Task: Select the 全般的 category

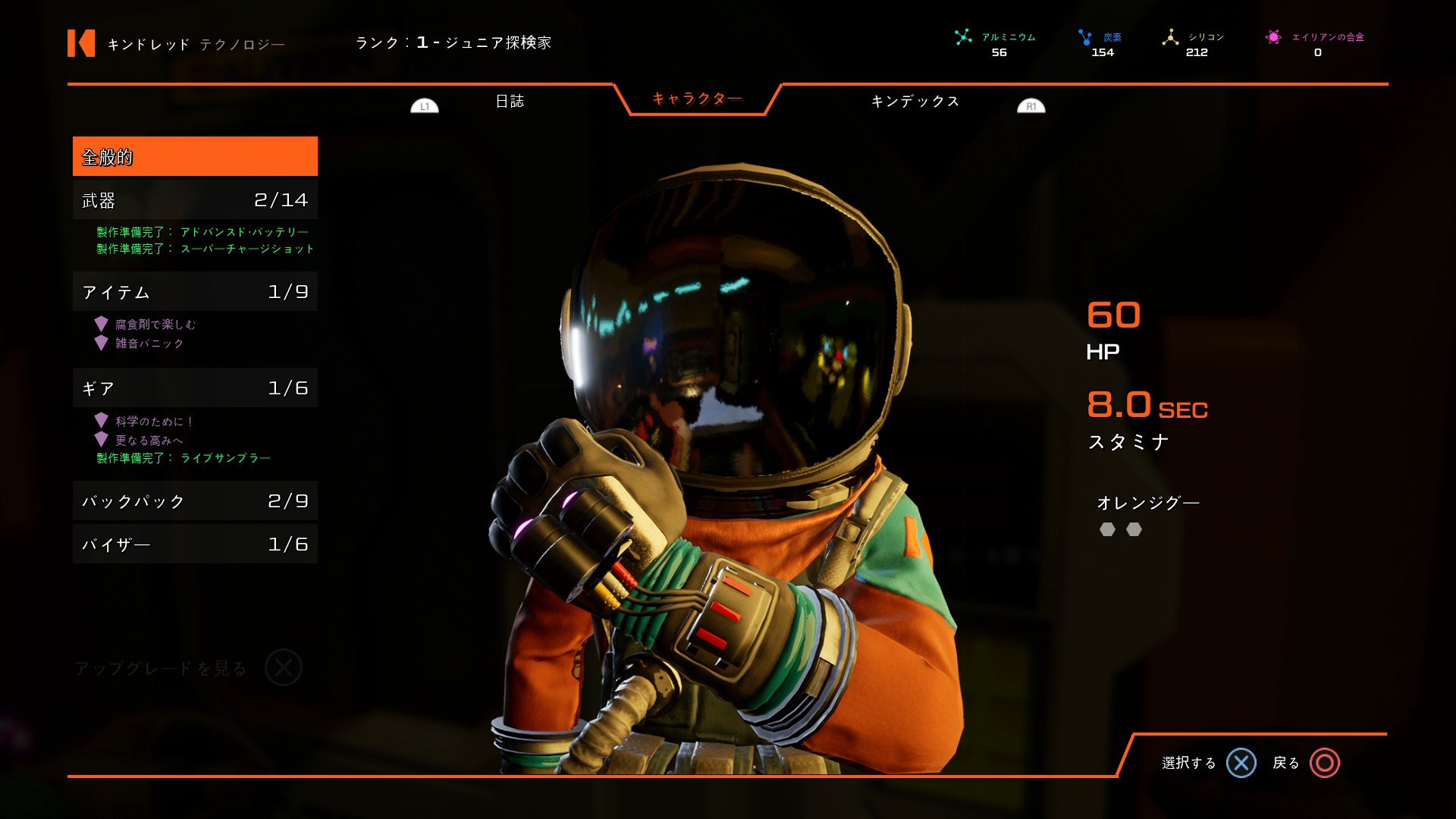Action: point(195,157)
